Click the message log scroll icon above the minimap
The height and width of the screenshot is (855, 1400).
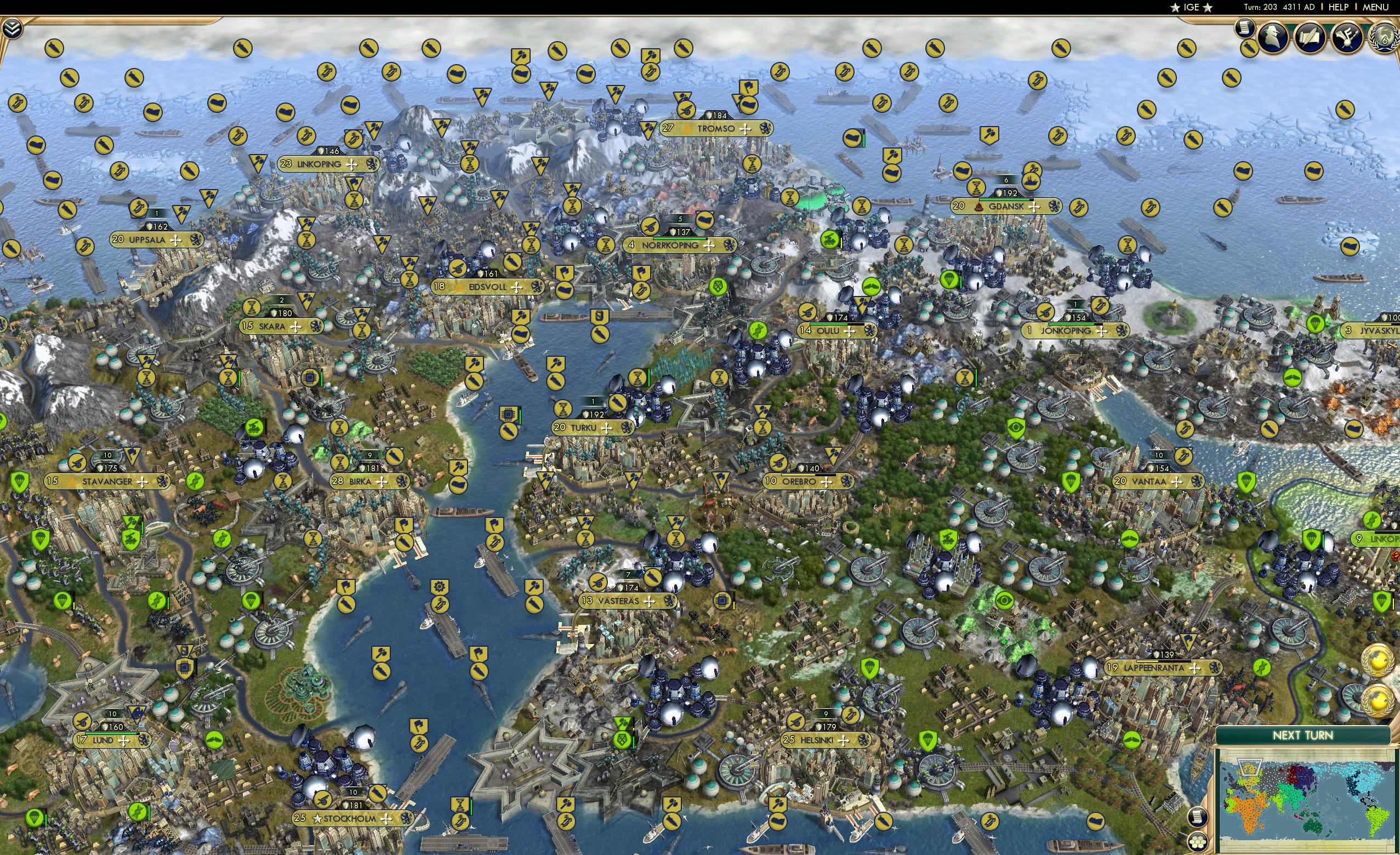pos(1198,818)
